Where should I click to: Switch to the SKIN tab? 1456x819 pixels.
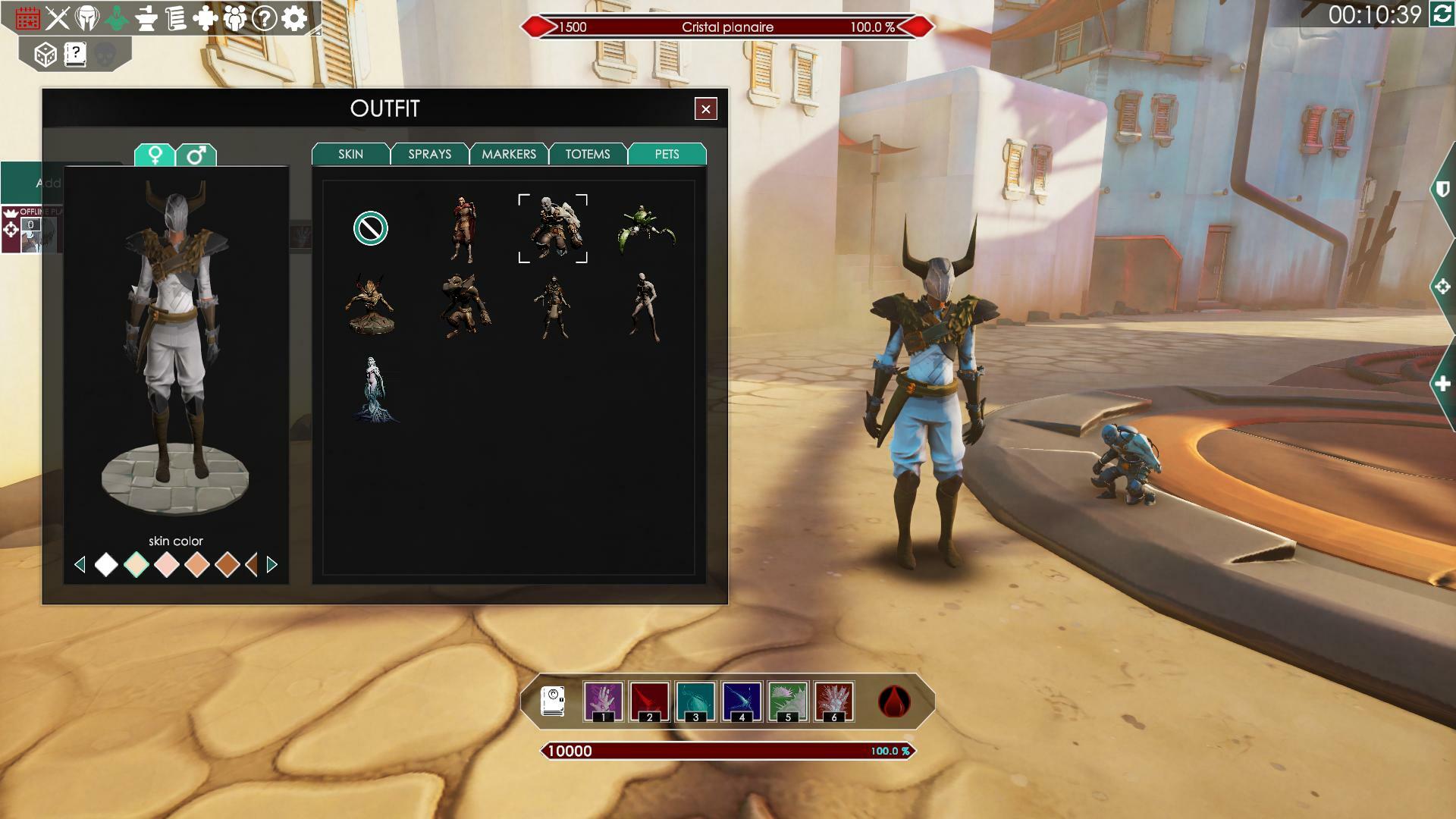click(350, 154)
